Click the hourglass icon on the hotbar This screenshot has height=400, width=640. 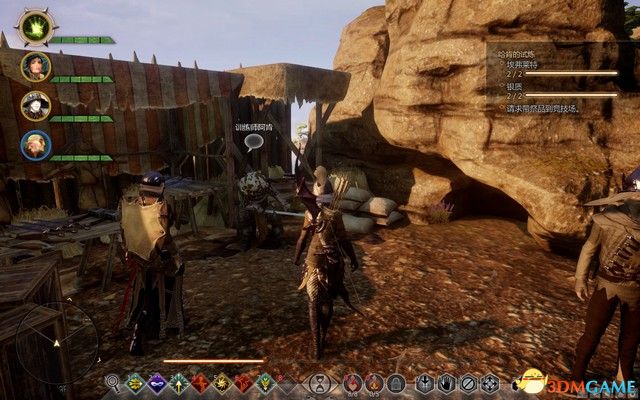point(318,382)
